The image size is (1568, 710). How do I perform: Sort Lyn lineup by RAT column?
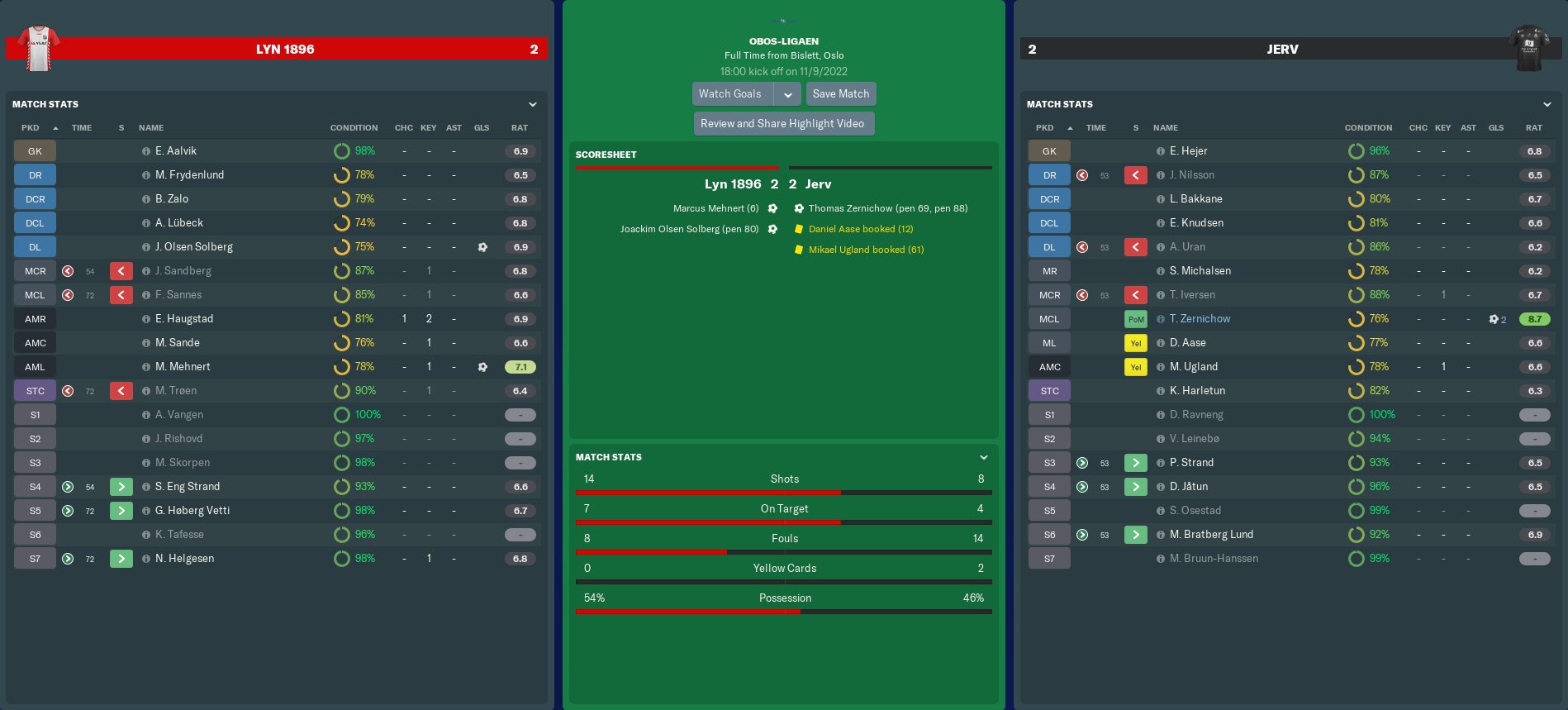point(519,128)
